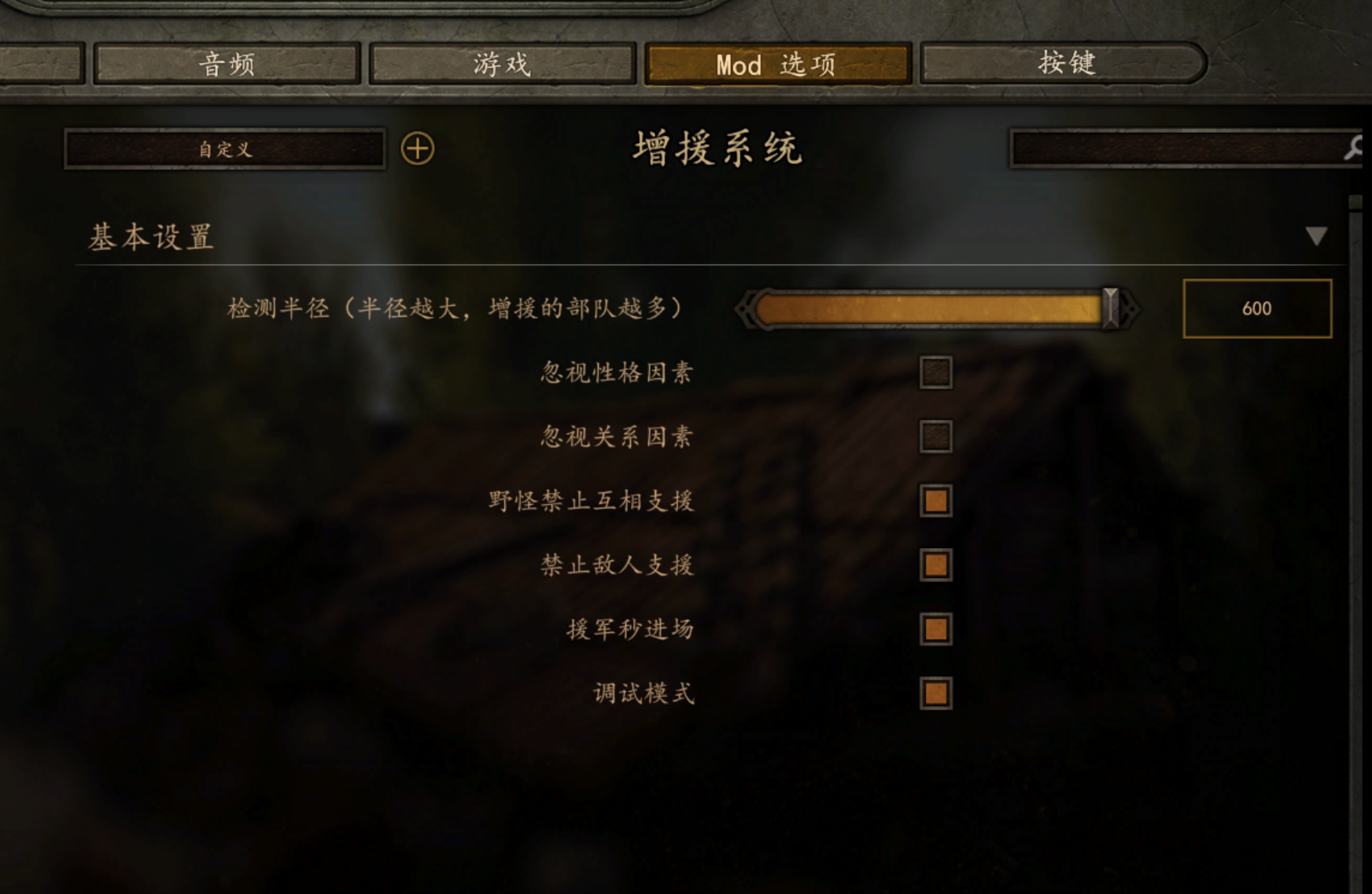Click the 检测半径 slider handle

tap(1110, 309)
